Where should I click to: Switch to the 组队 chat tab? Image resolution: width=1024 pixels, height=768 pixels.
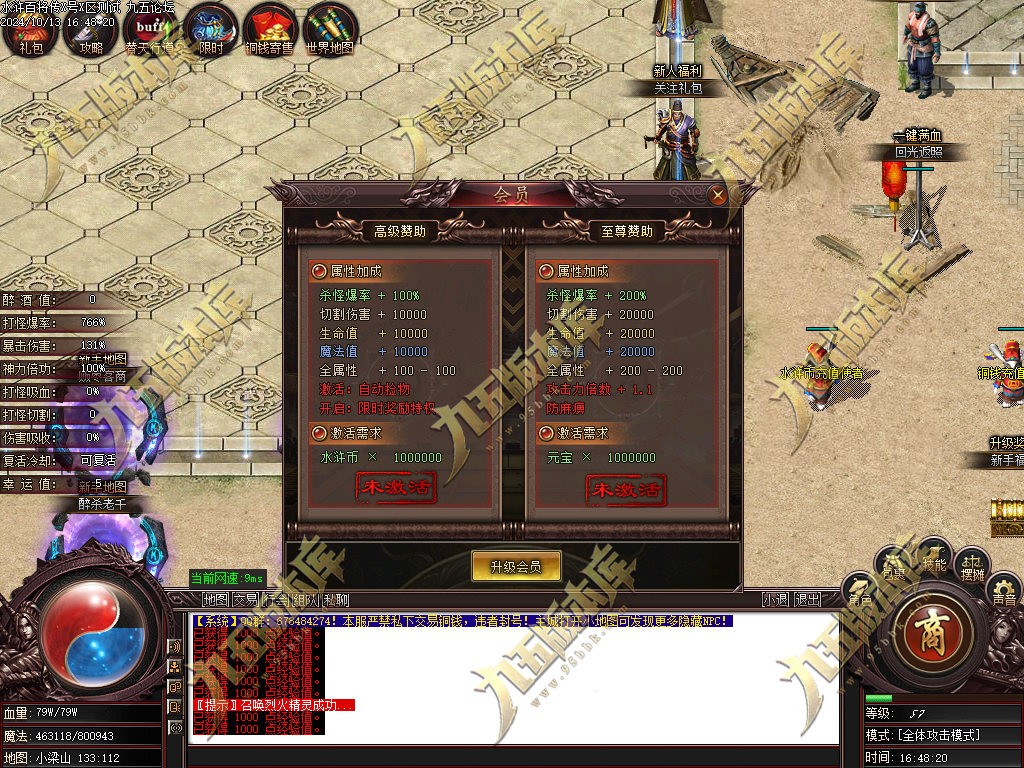click(306, 600)
